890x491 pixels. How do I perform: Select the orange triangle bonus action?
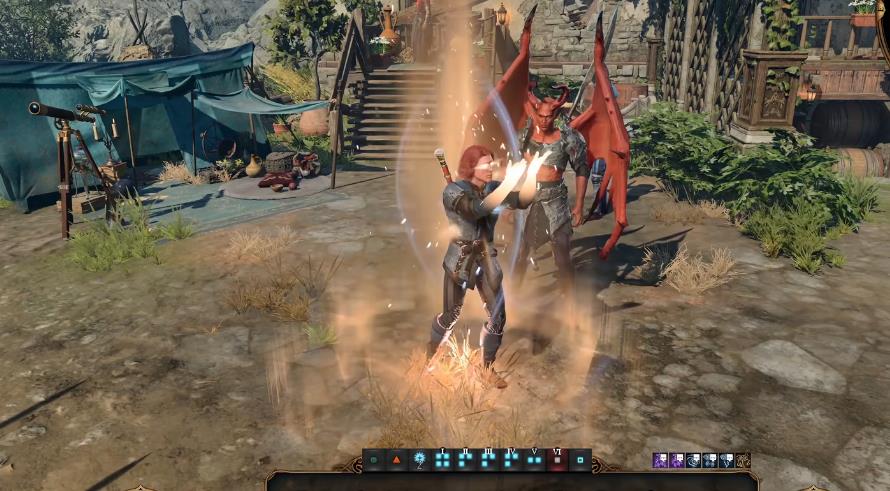(396, 461)
